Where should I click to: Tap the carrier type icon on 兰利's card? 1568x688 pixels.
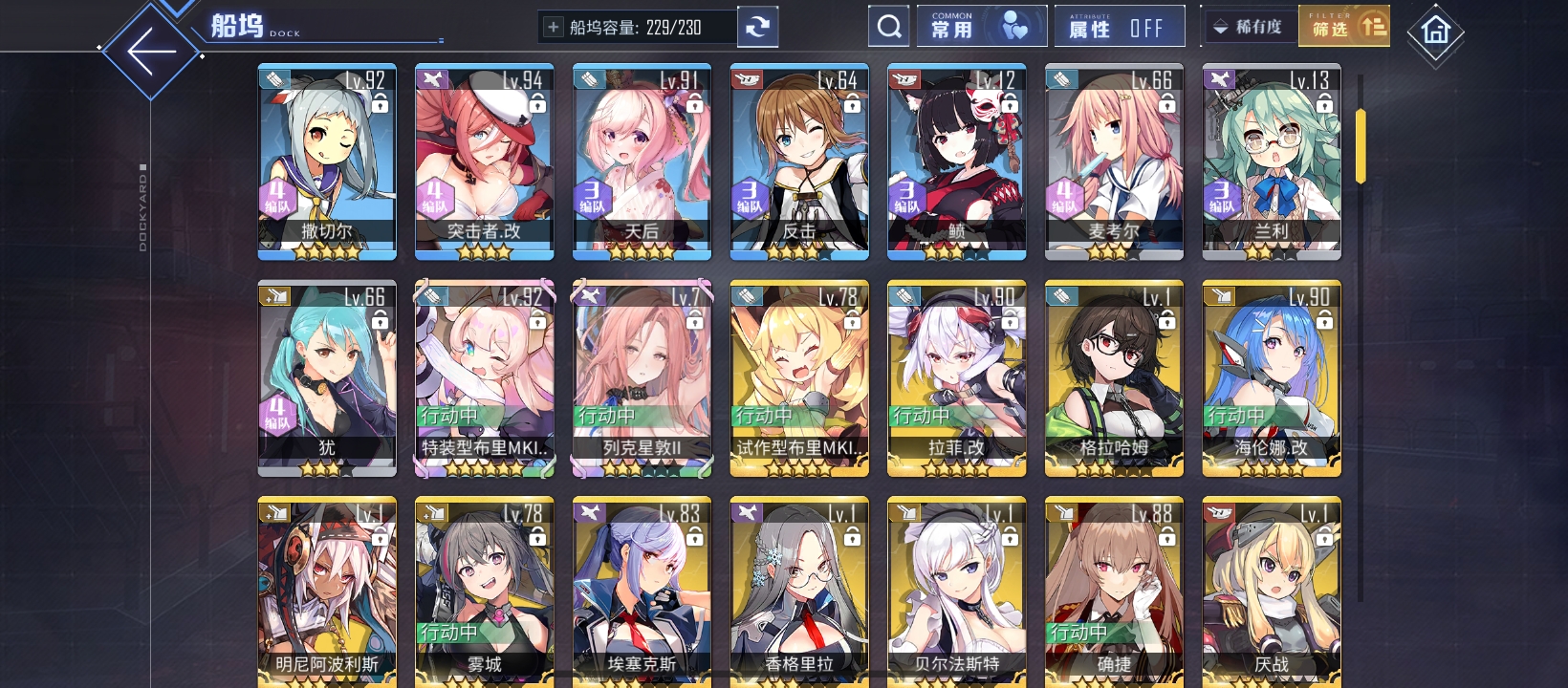[1221, 80]
